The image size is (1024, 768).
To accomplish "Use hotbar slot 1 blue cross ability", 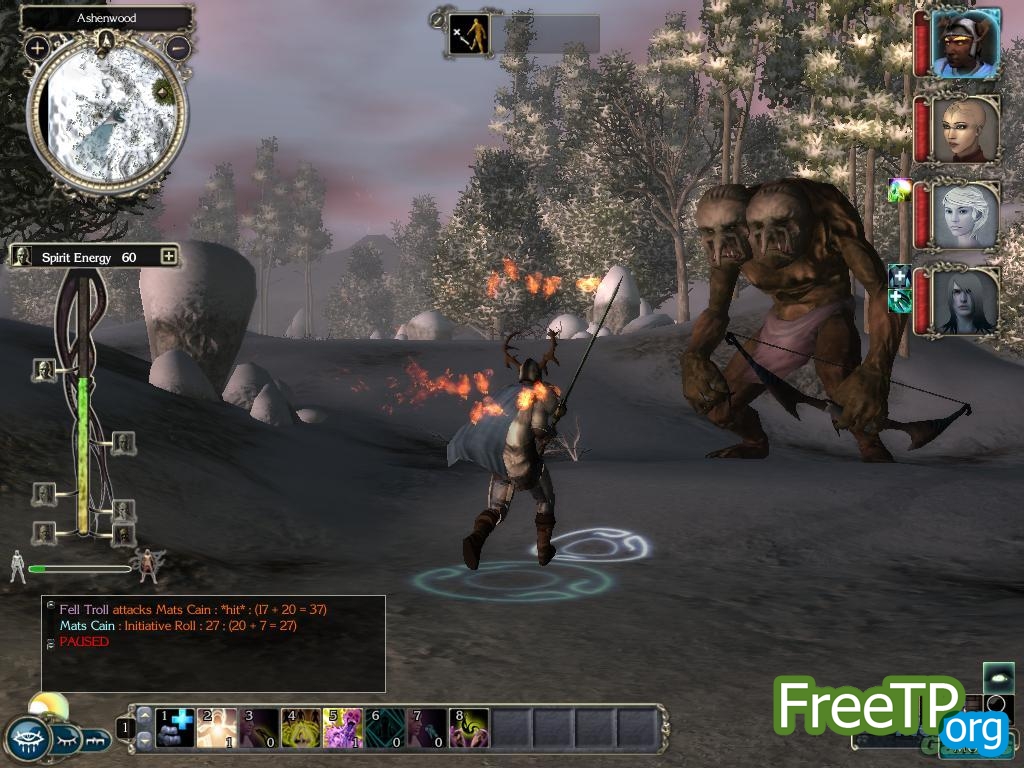I will (177, 728).
